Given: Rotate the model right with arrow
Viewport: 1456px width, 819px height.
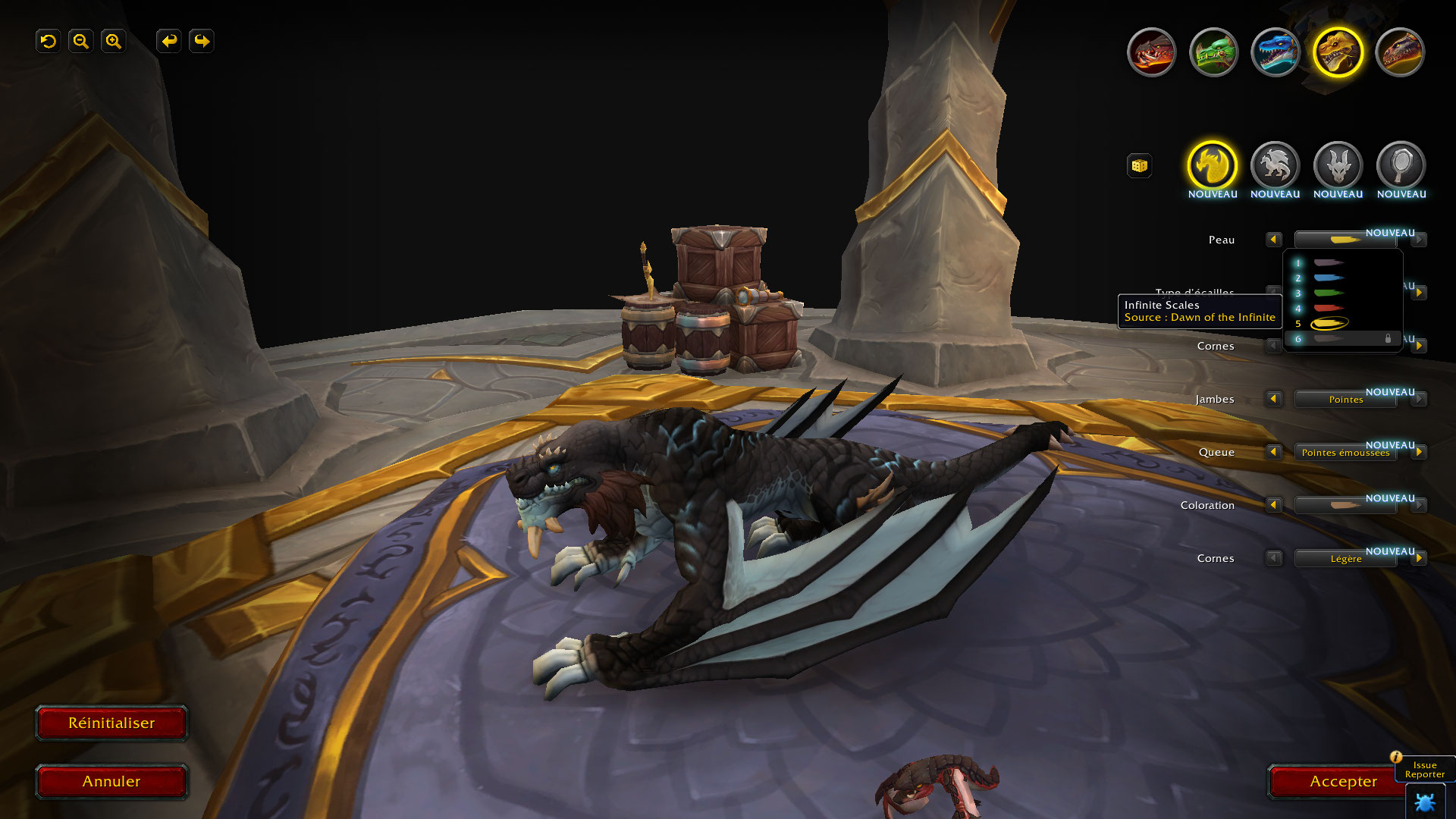Looking at the screenshot, I should coord(202,41).
